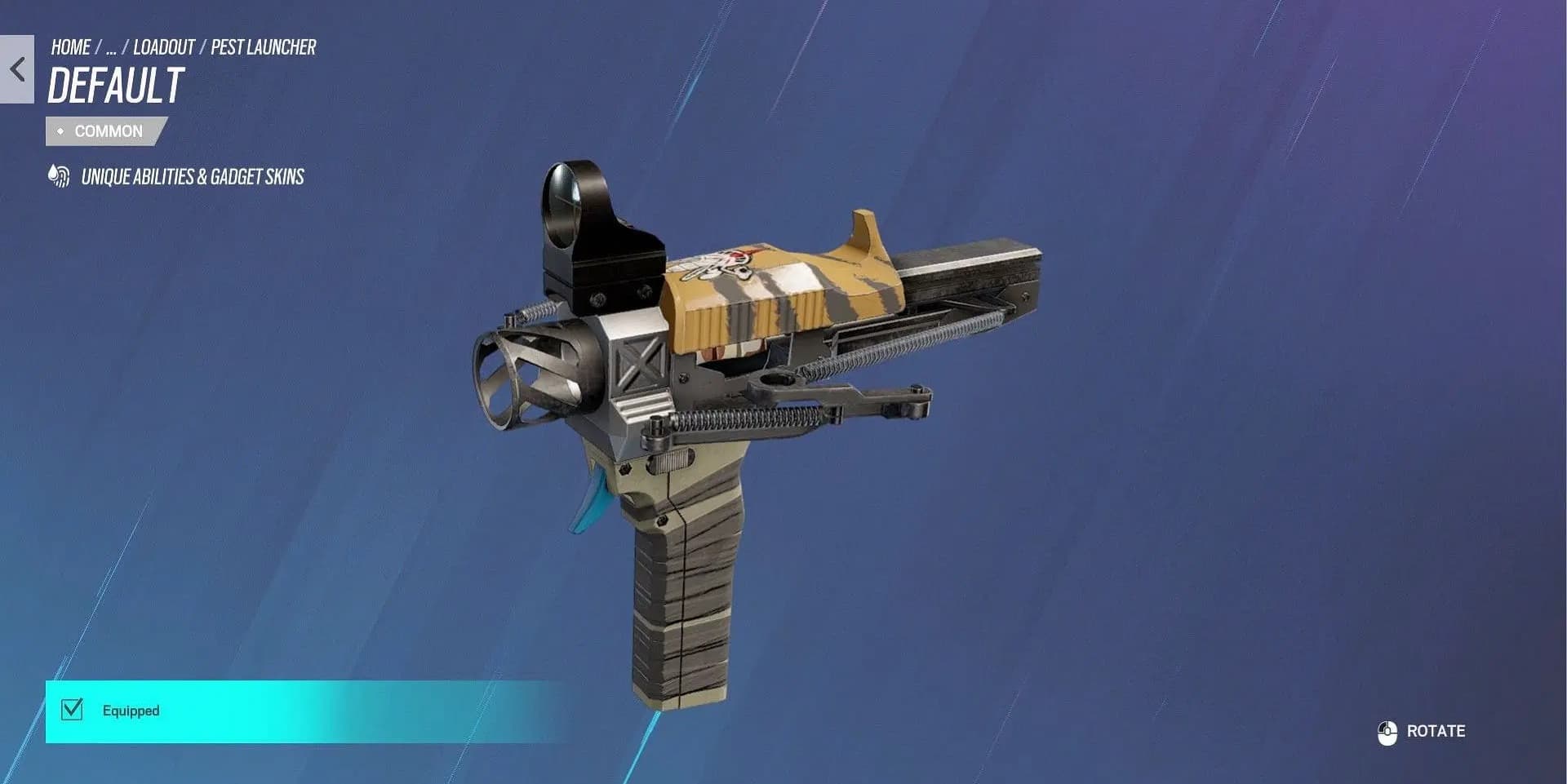Toggle the Equipped state of the Default skin
Image resolution: width=1567 pixels, height=784 pixels.
pyautogui.click(x=73, y=711)
